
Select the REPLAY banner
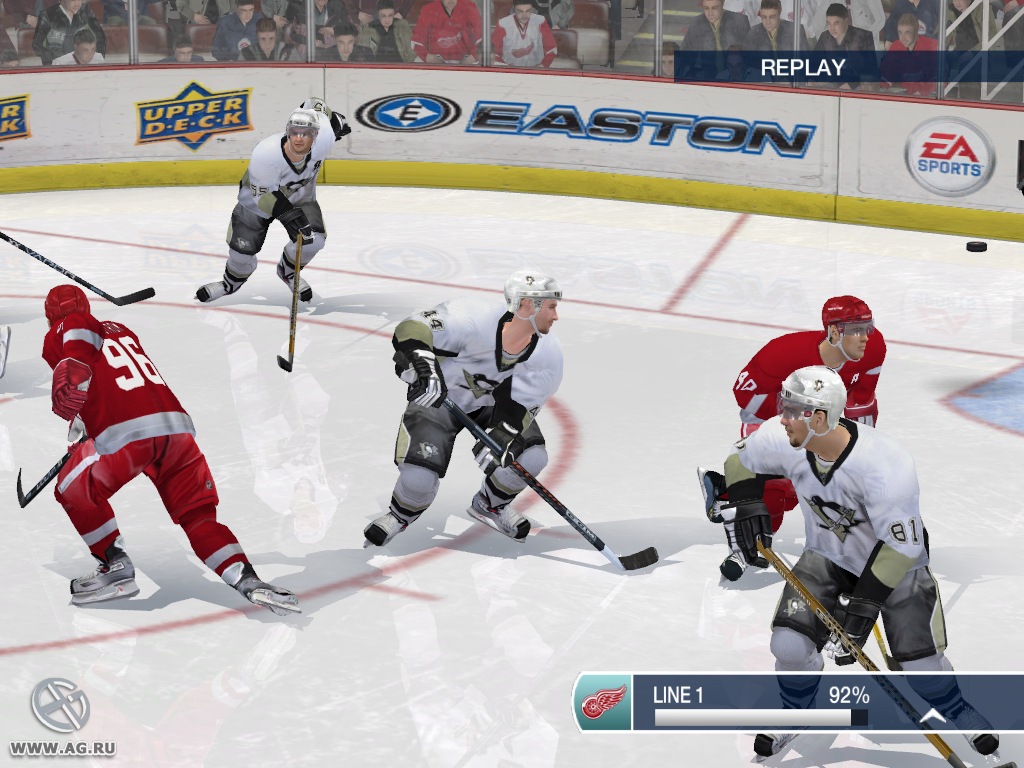click(803, 68)
